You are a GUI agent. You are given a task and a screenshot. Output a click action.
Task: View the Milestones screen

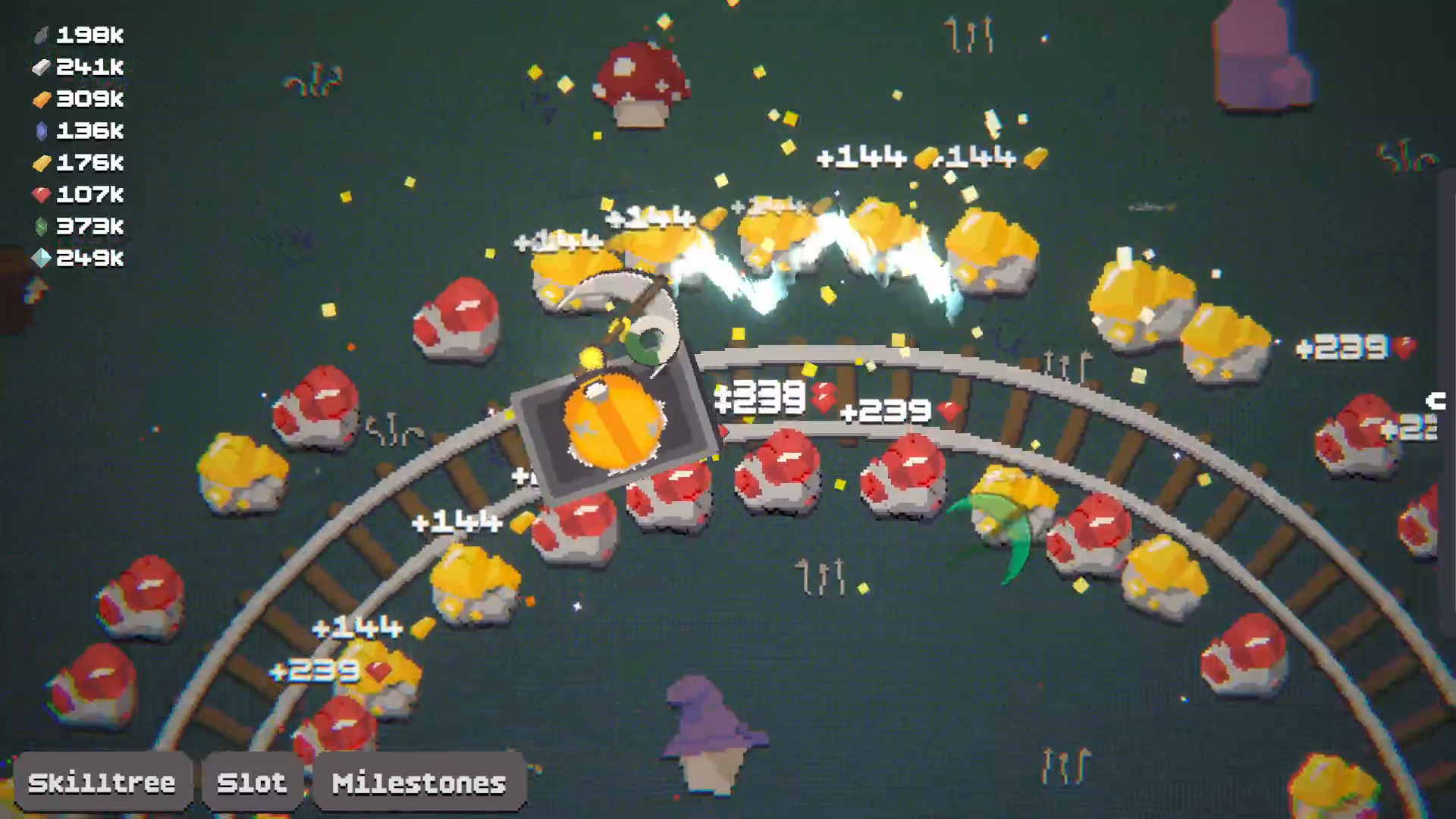pyautogui.click(x=418, y=781)
